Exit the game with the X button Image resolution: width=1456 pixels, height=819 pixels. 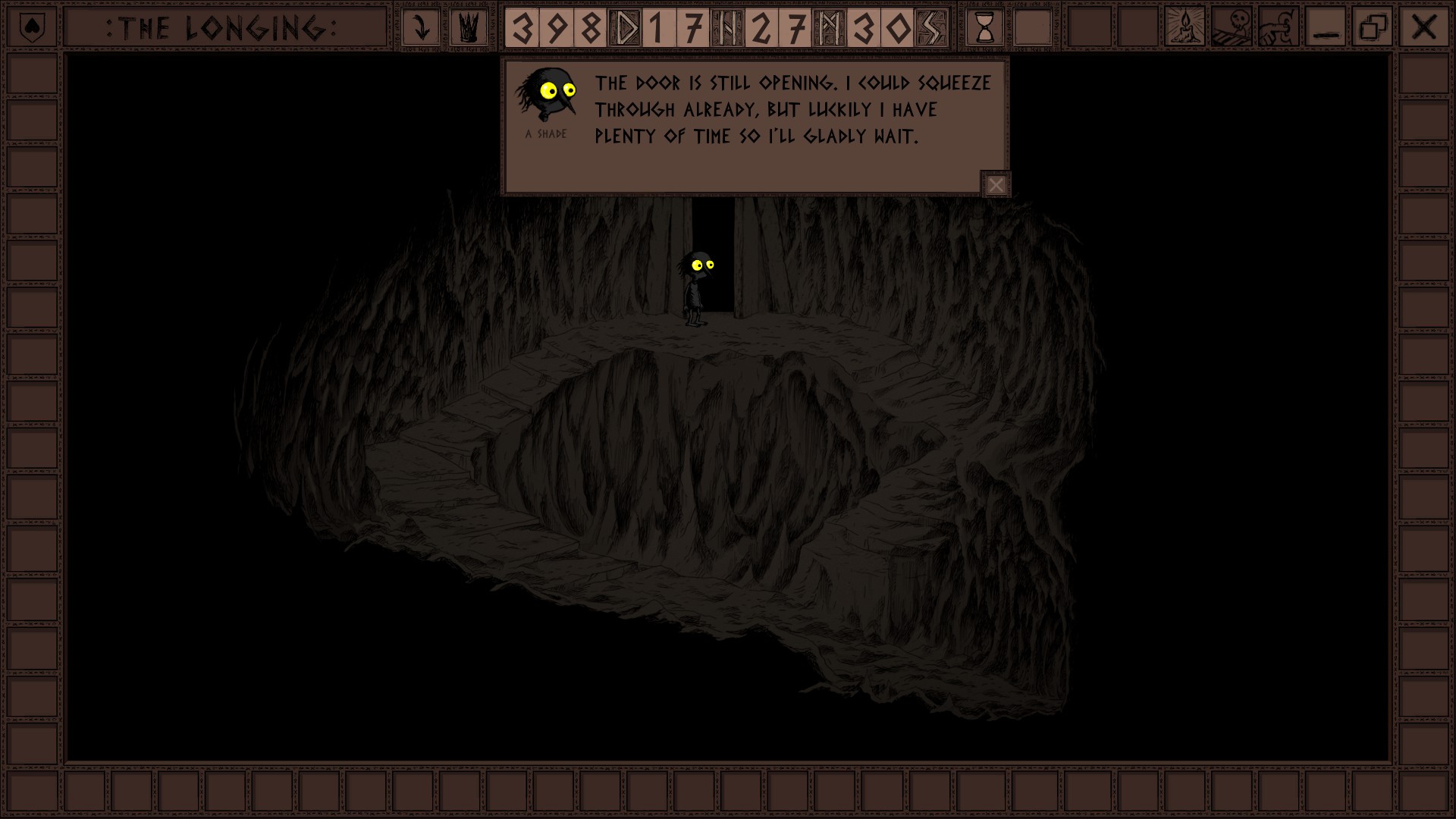click(1423, 28)
